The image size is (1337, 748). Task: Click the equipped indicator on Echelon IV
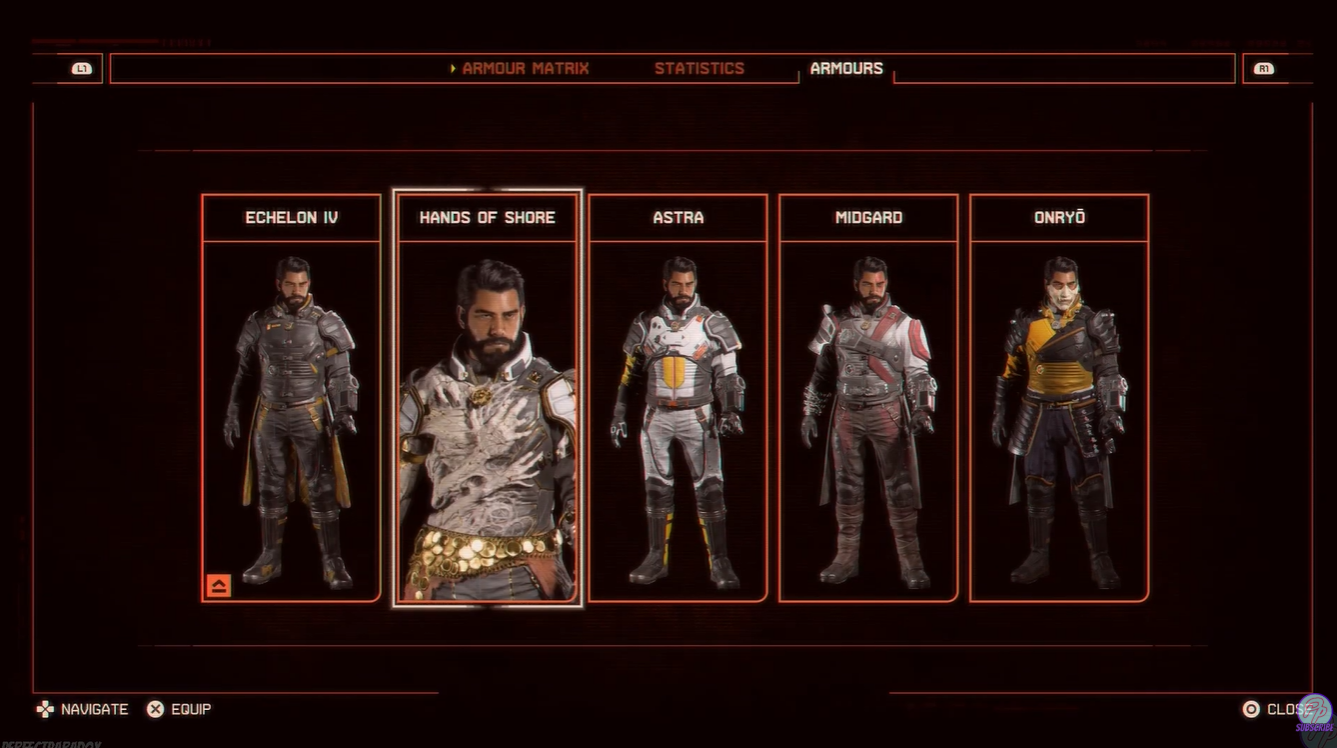217,587
